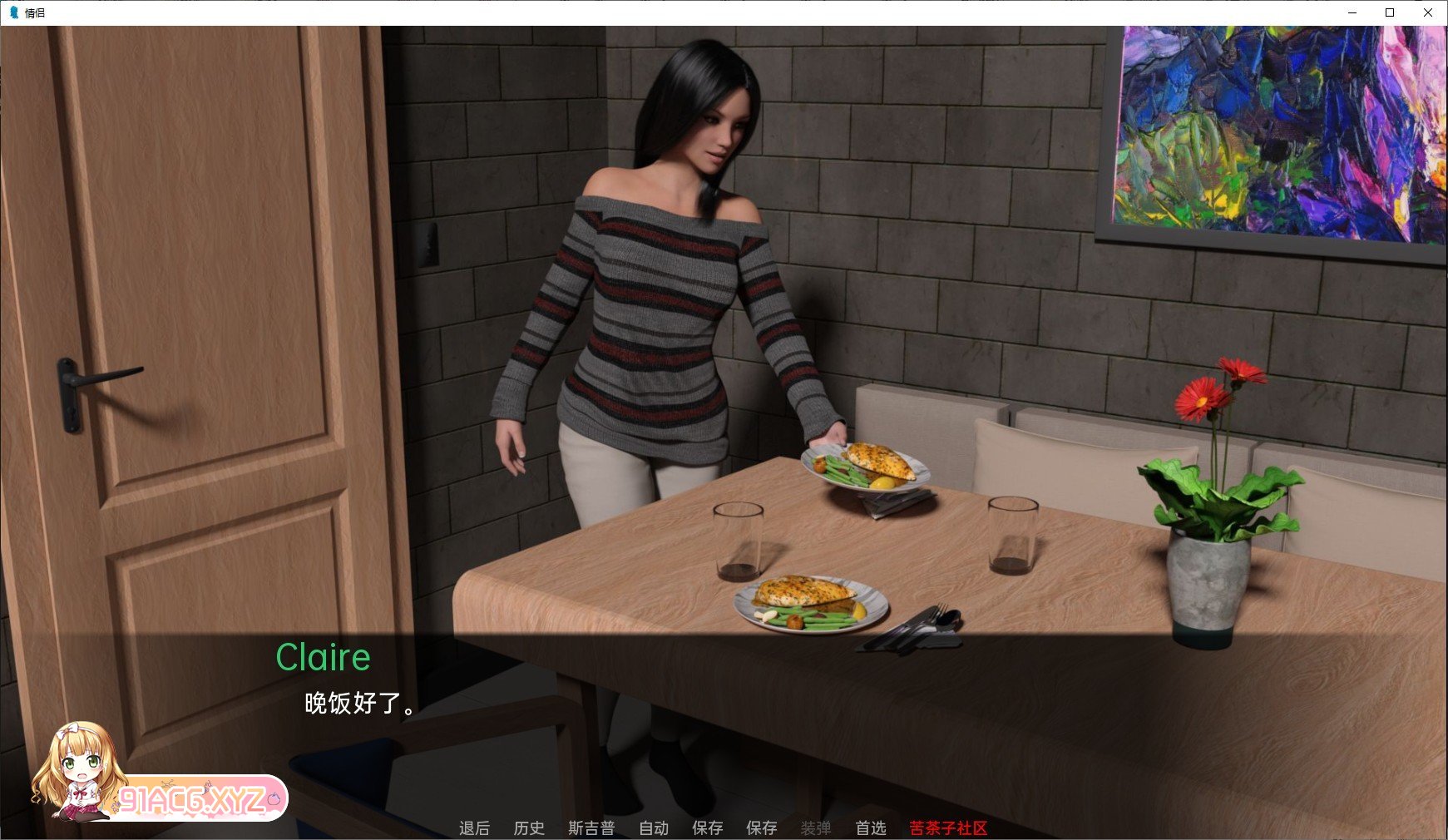The width and height of the screenshot is (1448, 840).
Task: Select the grayed-out 装弹 load option
Action: click(x=816, y=828)
